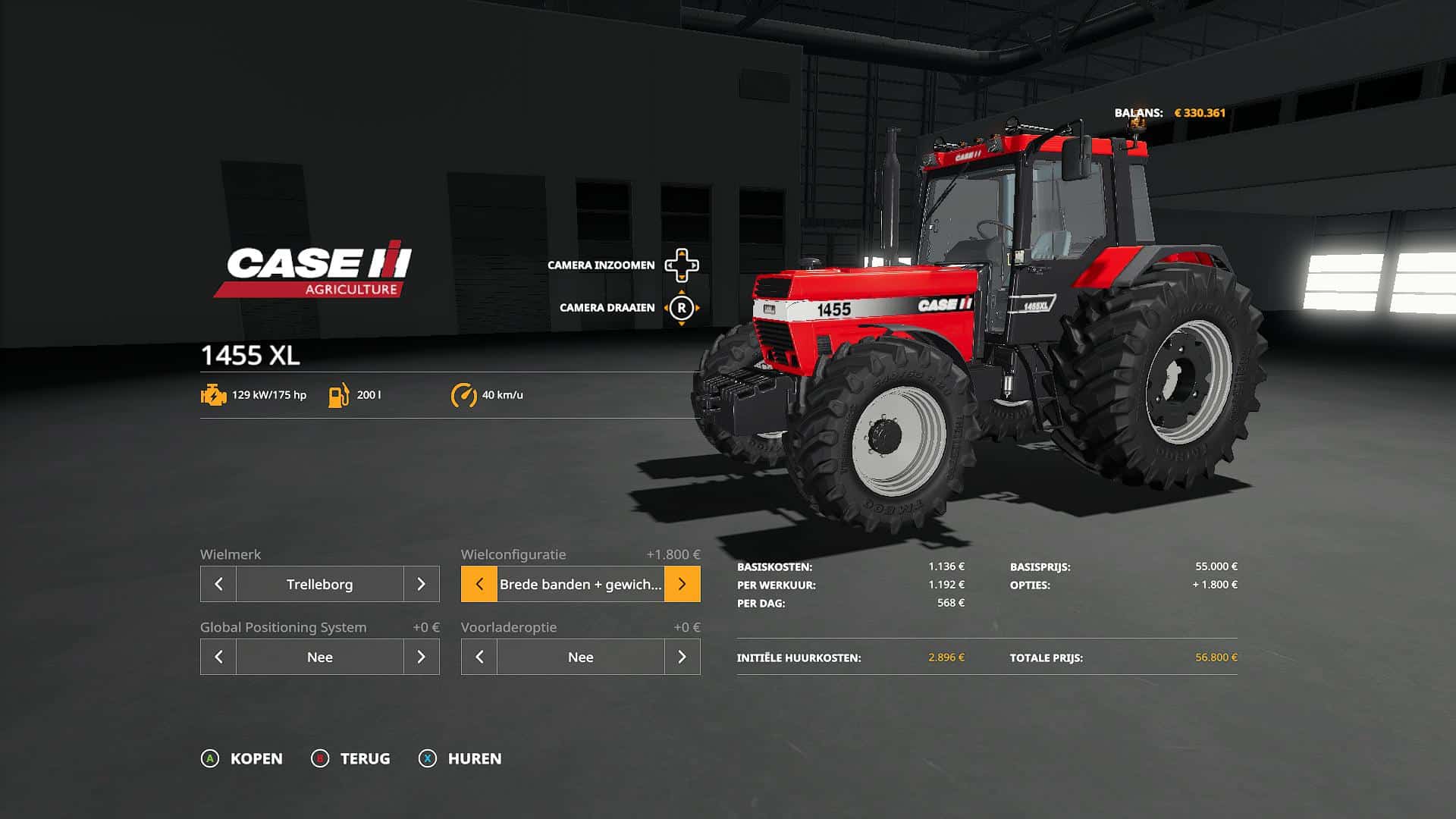Switch Global Positioning System to next value

[421, 657]
